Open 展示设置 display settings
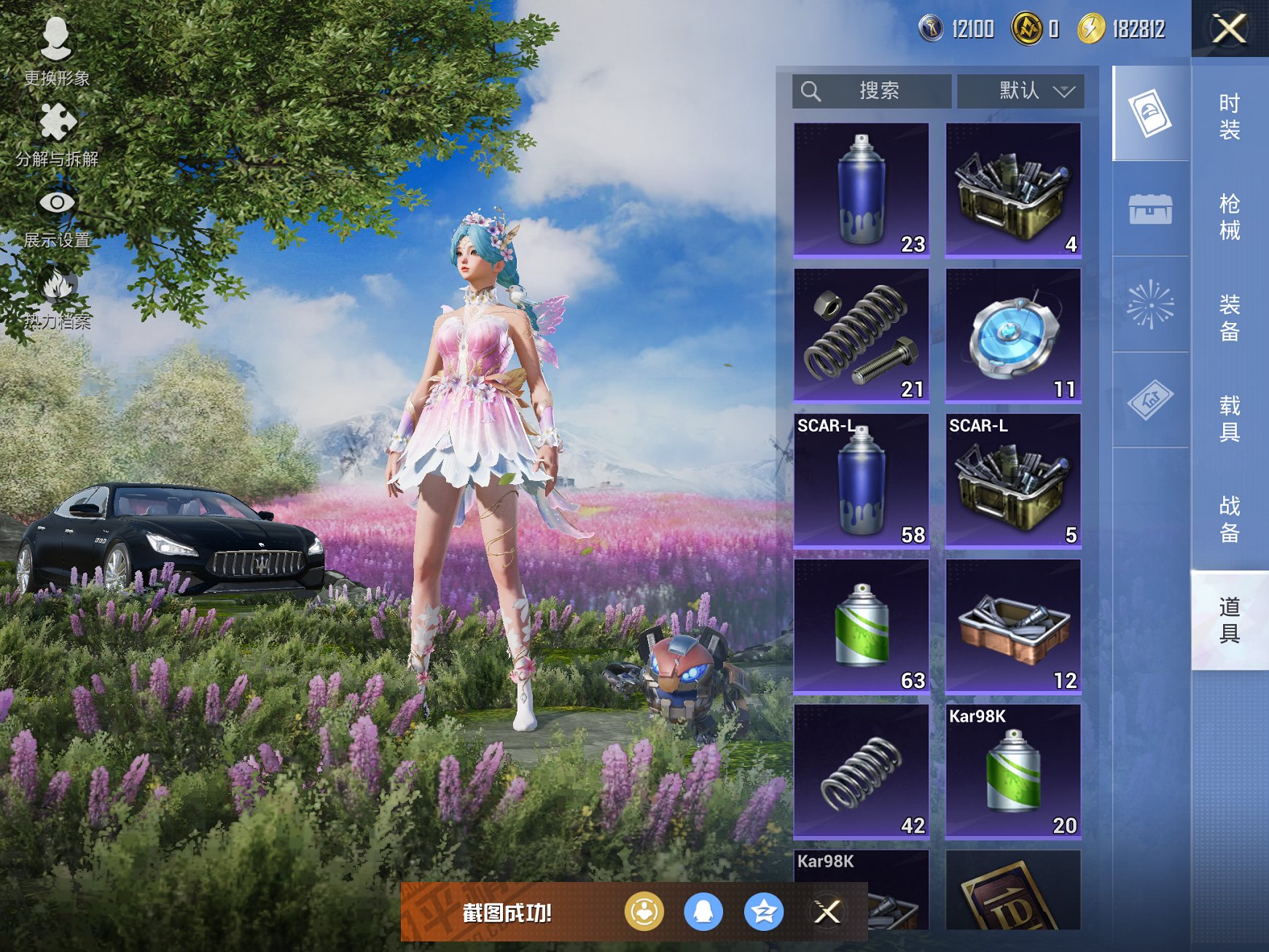 tap(57, 215)
